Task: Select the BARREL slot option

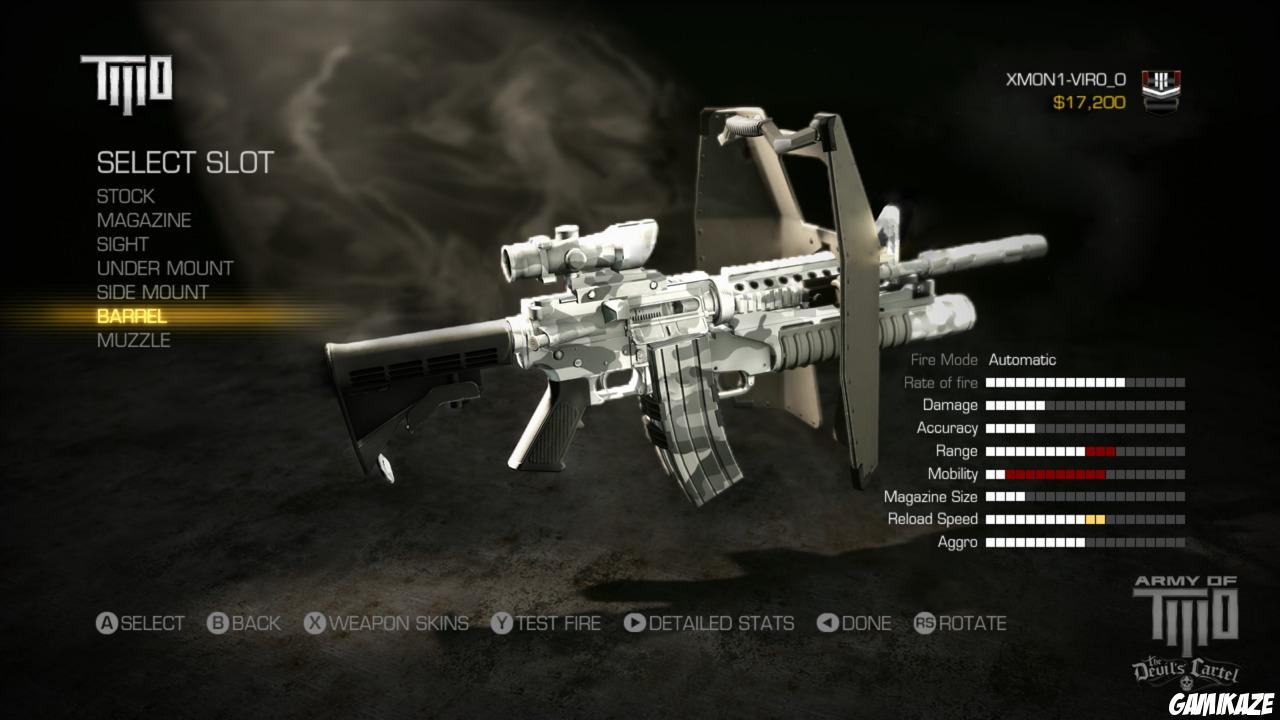Action: [132, 316]
